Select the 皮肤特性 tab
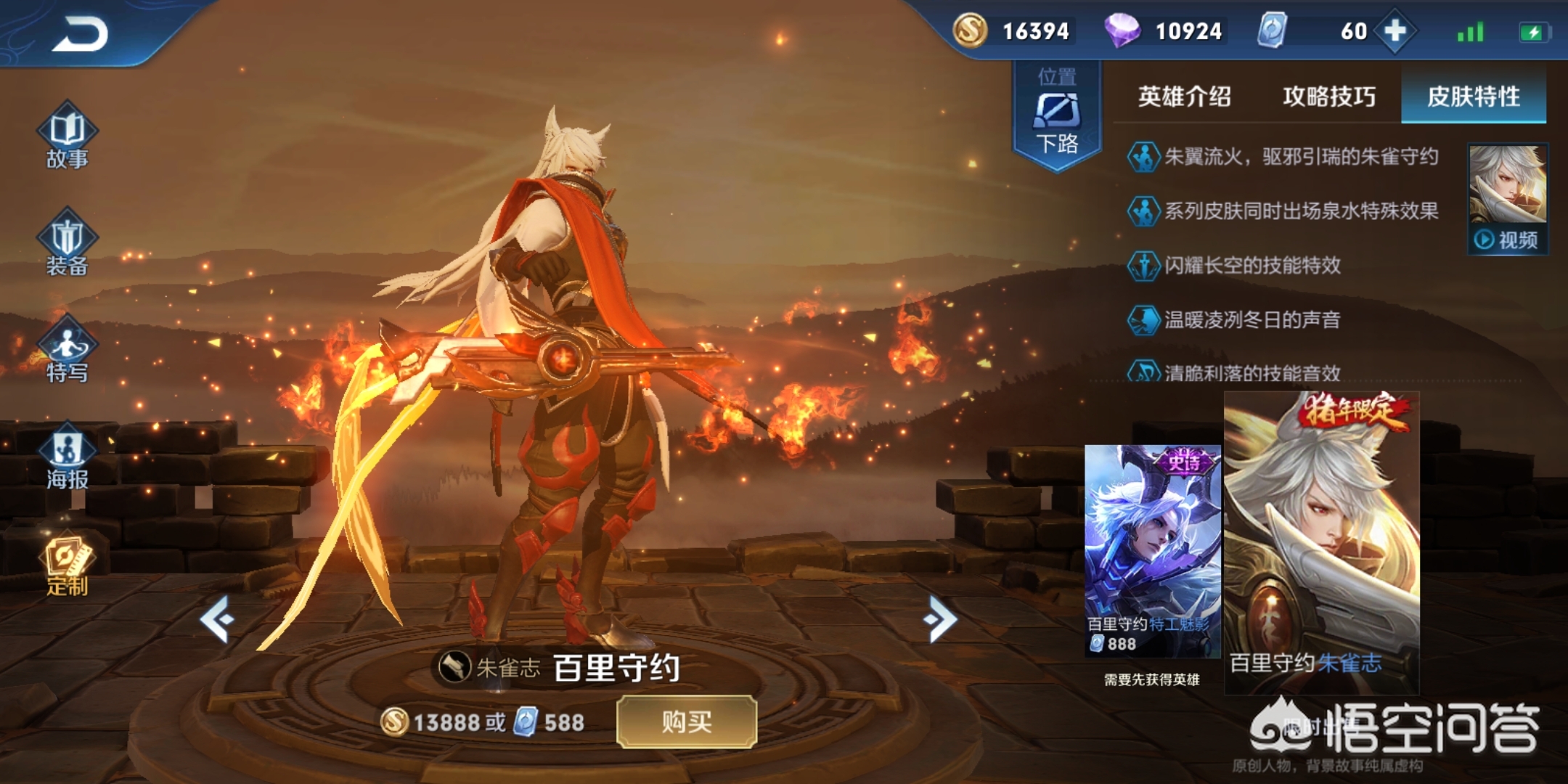The height and width of the screenshot is (784, 1568). [x=1473, y=97]
